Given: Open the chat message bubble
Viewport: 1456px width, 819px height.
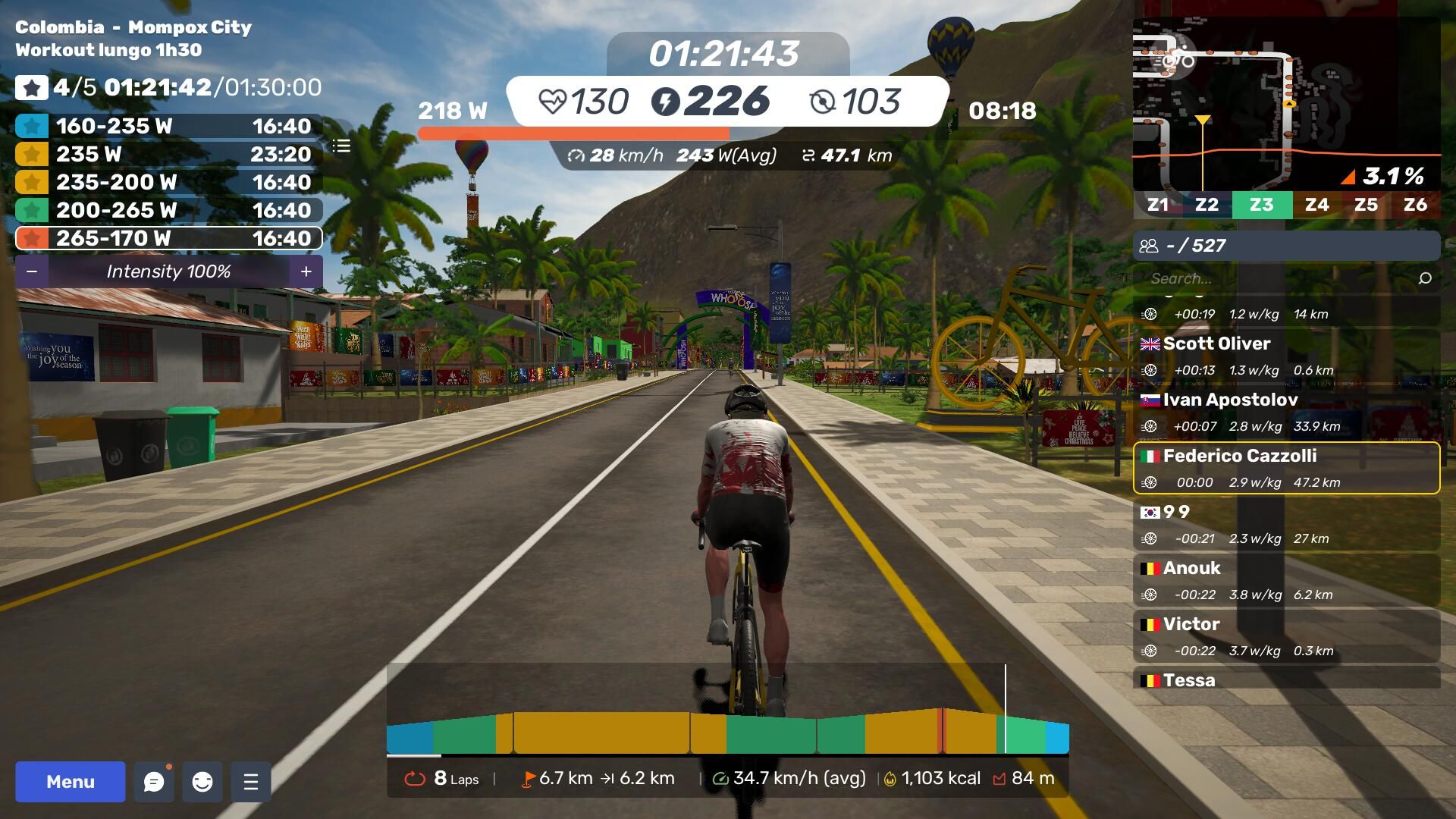Looking at the screenshot, I should point(154,781).
